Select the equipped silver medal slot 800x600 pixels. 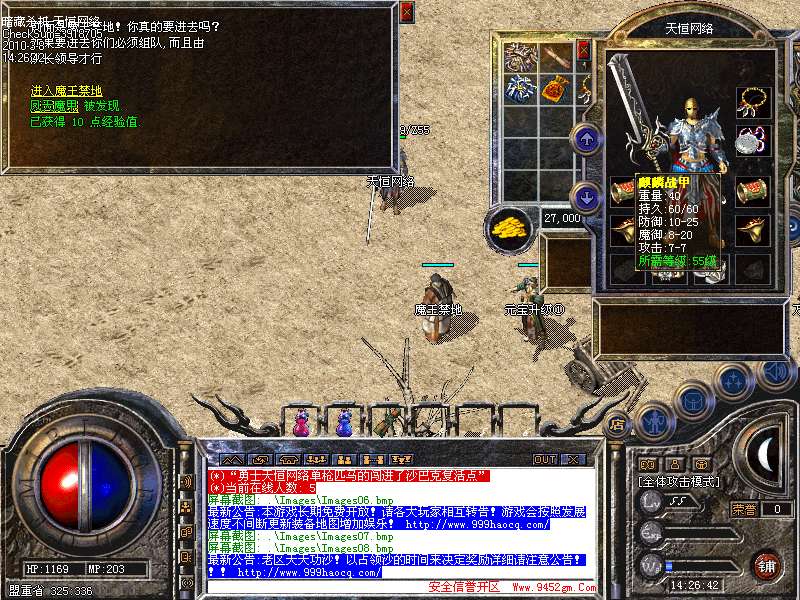(753, 140)
